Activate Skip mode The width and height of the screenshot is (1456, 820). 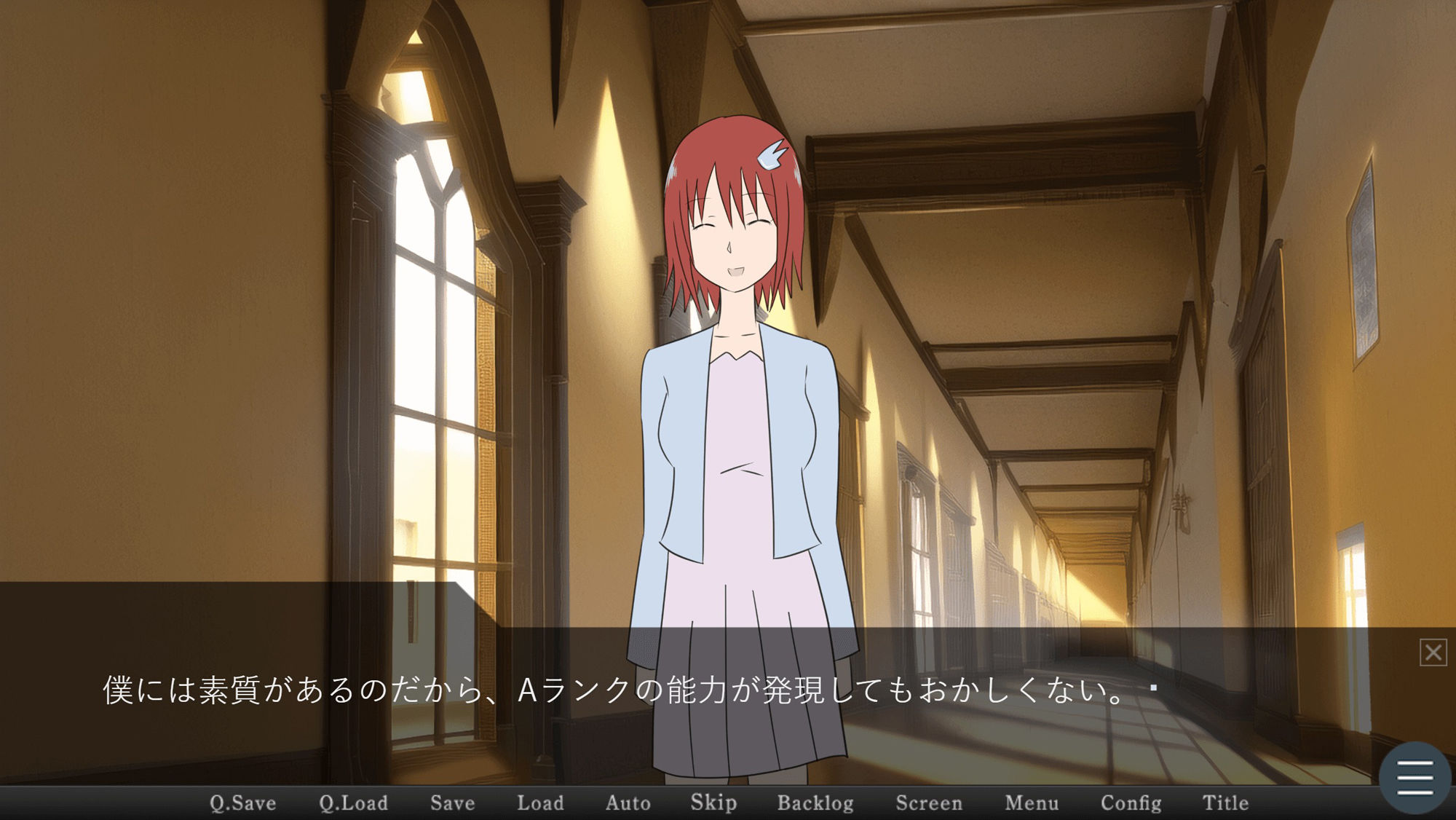(713, 803)
